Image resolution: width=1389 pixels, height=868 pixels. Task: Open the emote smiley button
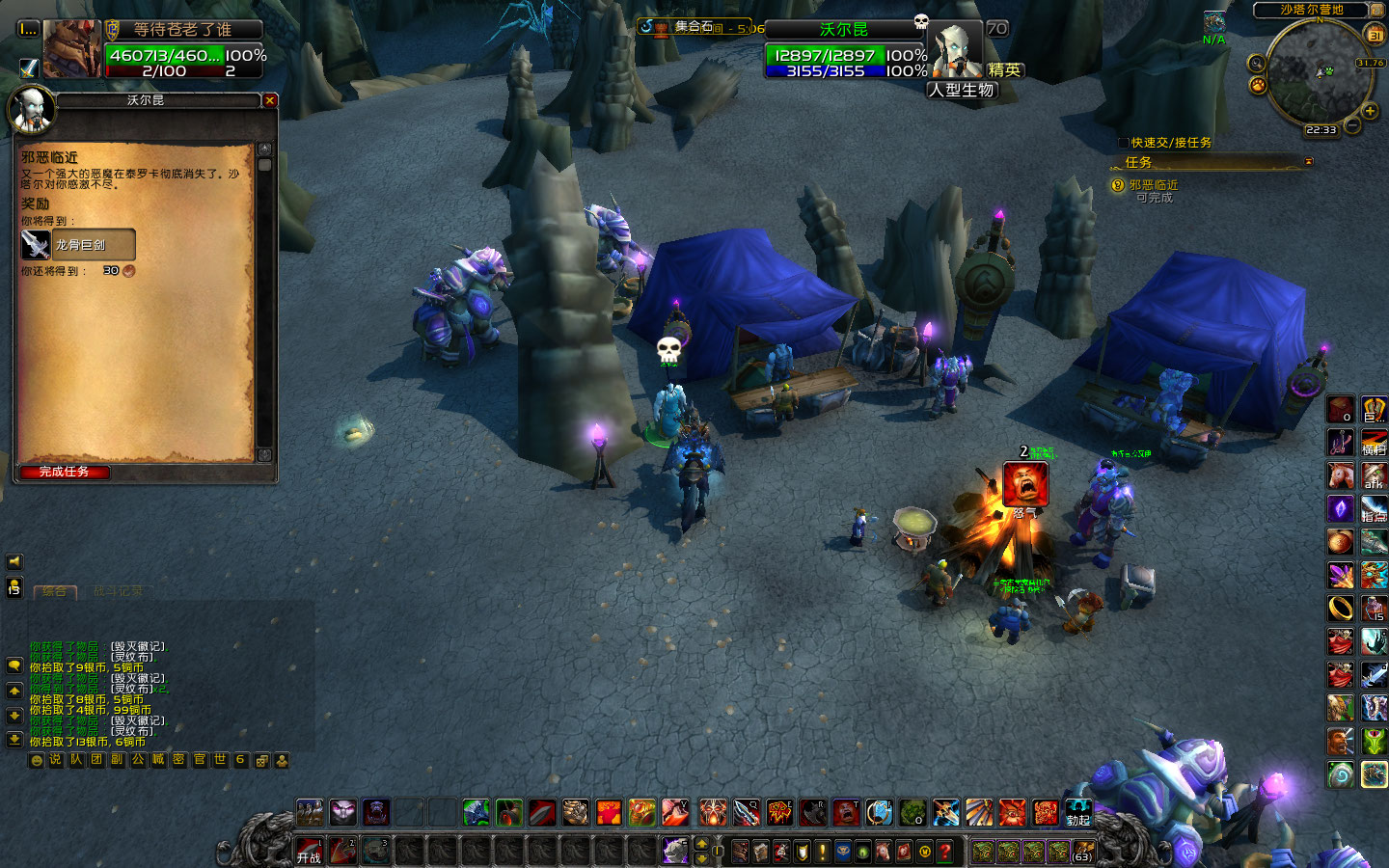[37, 760]
